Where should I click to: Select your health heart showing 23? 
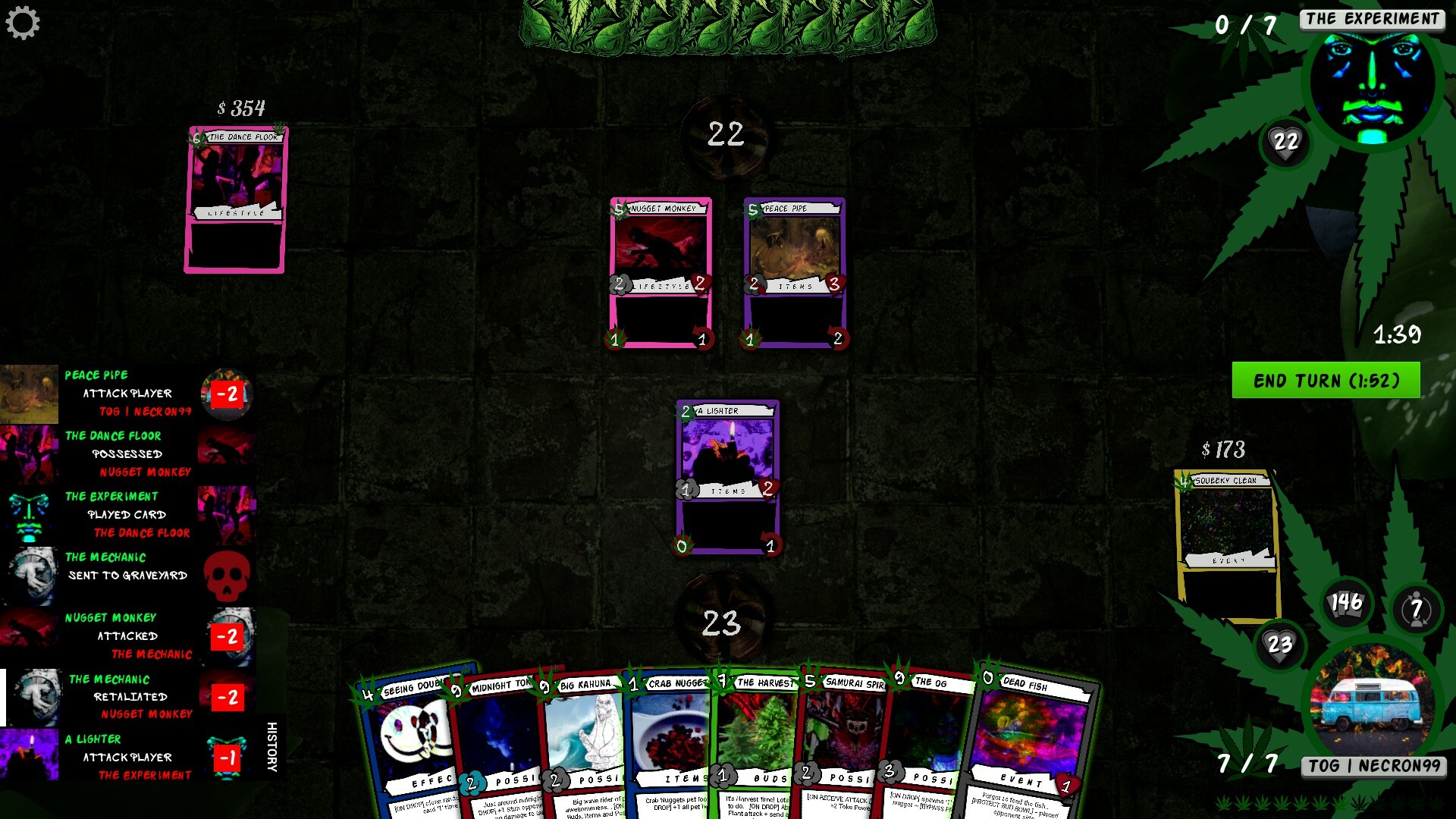(1280, 645)
